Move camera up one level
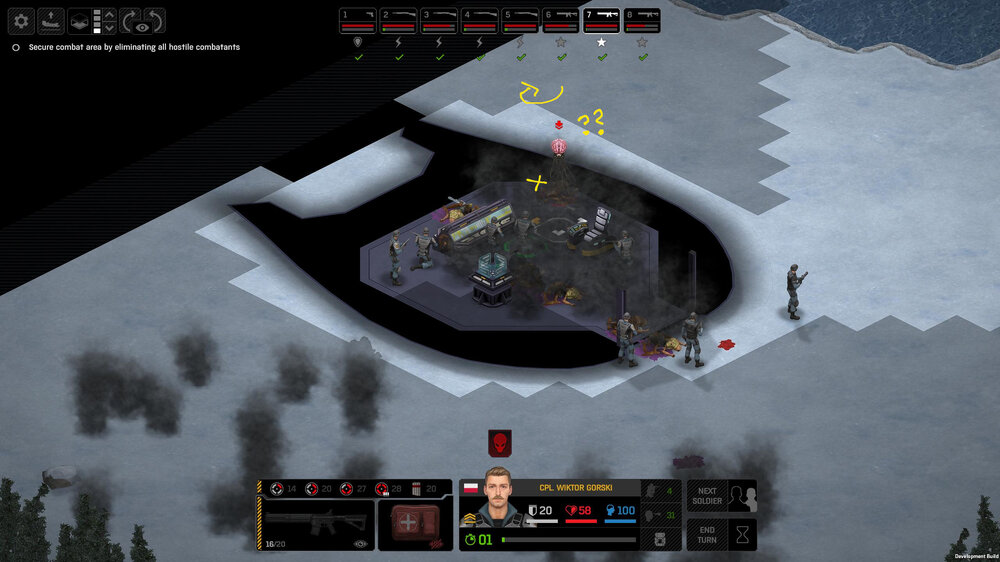Viewport: 1000px width, 562px height. [110, 14]
